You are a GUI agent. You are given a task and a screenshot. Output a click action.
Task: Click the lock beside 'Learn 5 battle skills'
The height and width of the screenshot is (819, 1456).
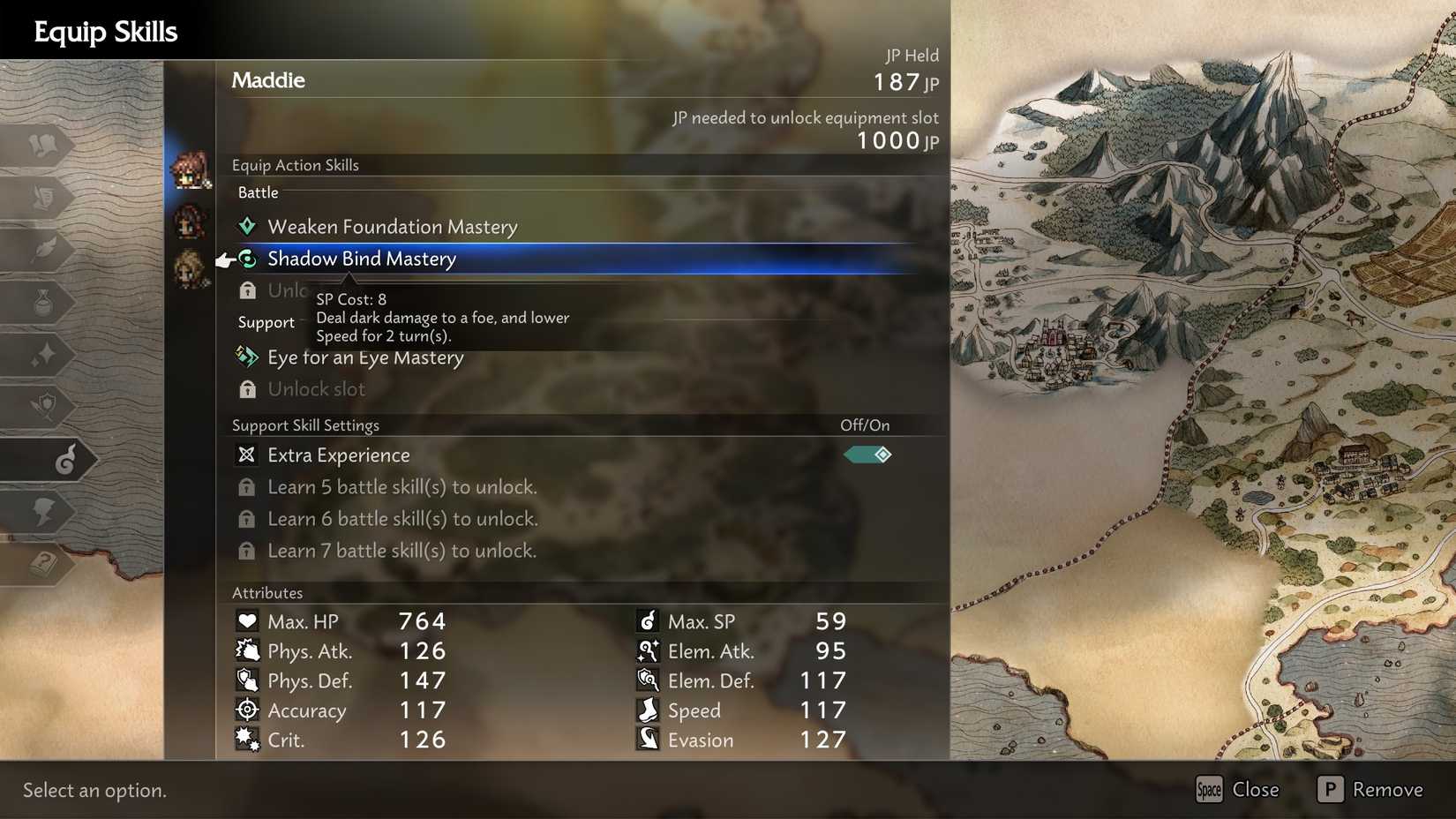click(x=247, y=486)
